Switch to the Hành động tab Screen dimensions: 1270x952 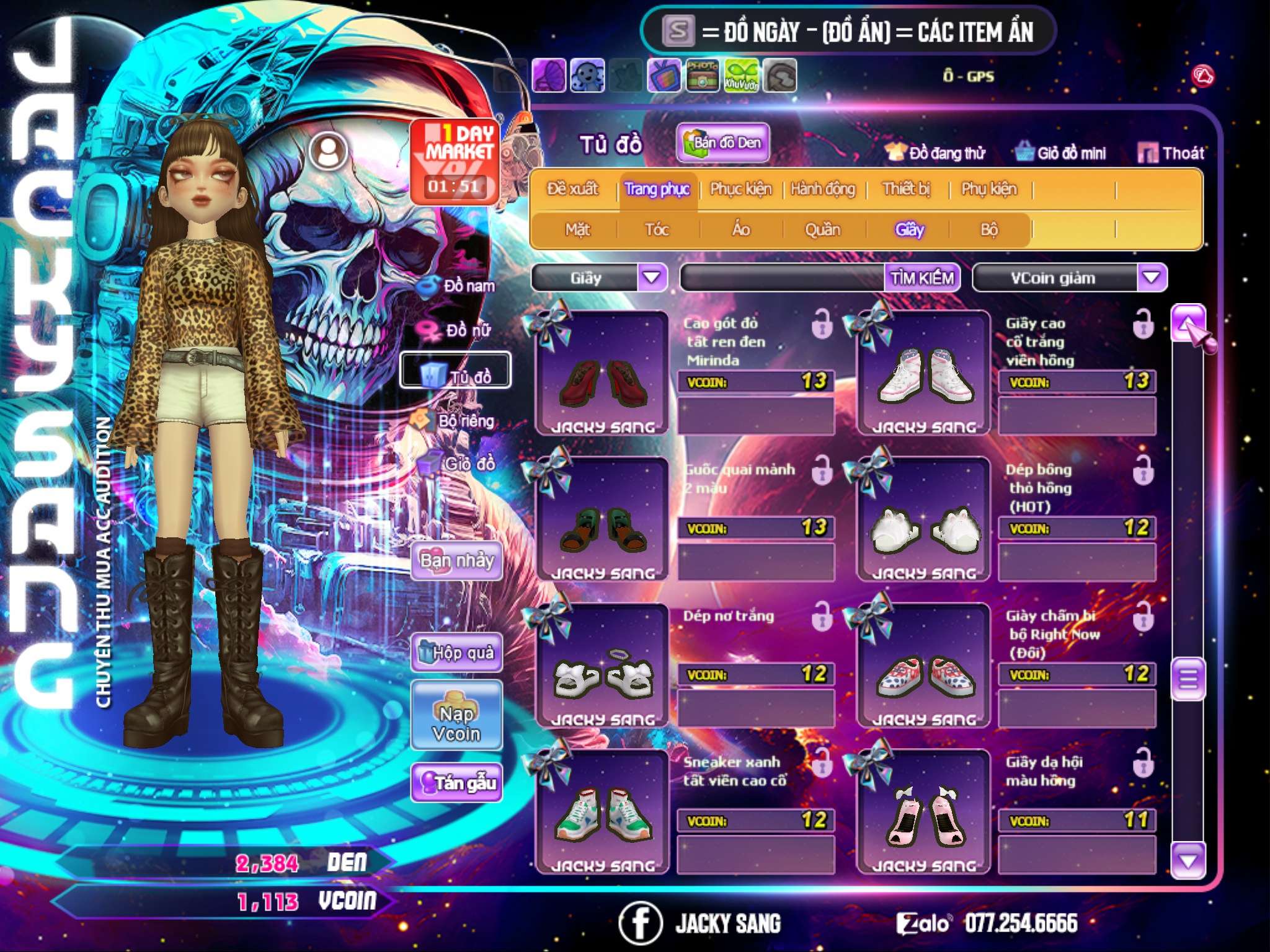tap(823, 189)
